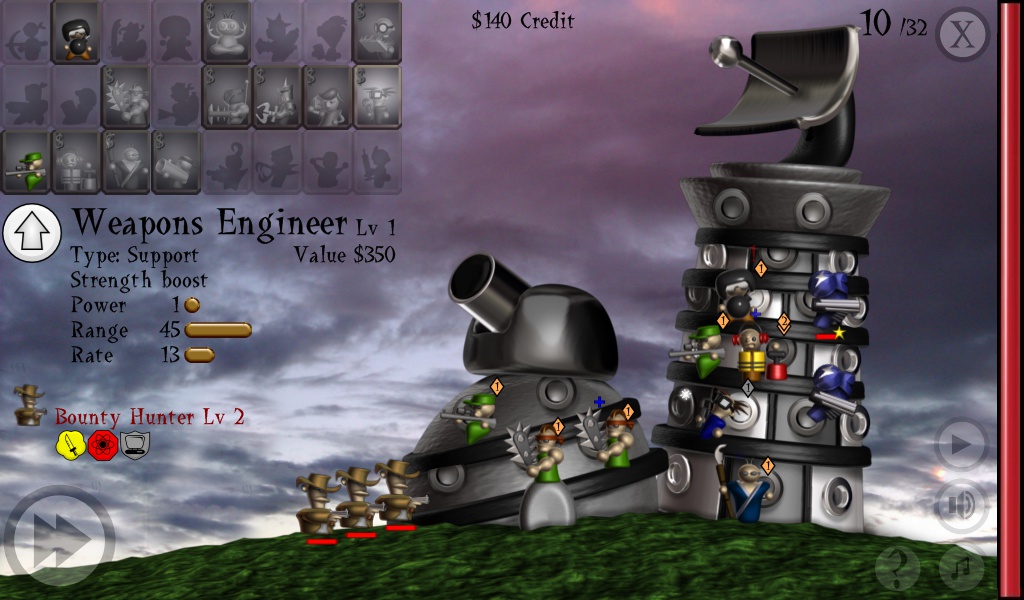This screenshot has width=1024, height=600.
Task: Pick the spiked-shield warrior unit card
Action: 126,97
